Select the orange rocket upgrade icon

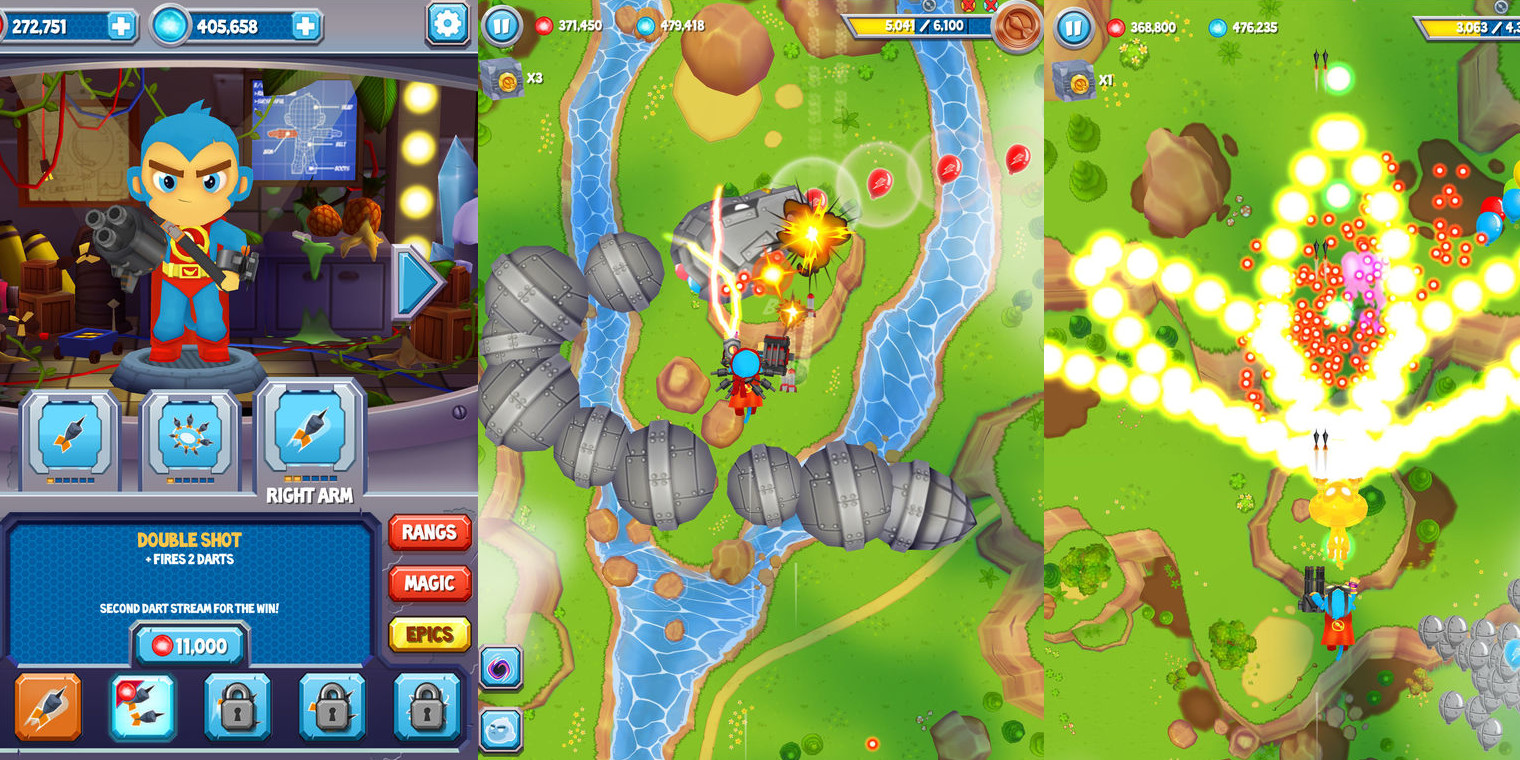48,706
